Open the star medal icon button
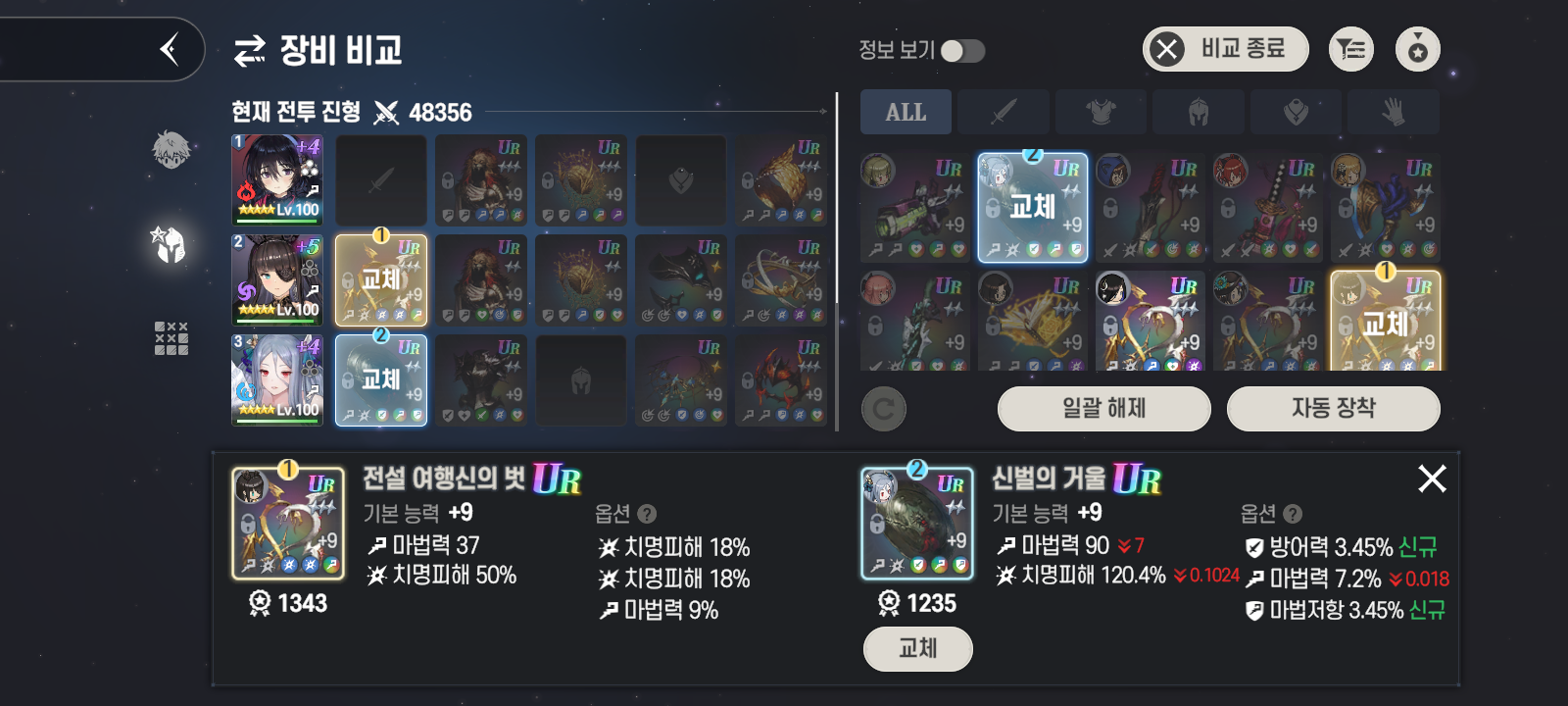This screenshot has height=706, width=1568. tap(1417, 49)
